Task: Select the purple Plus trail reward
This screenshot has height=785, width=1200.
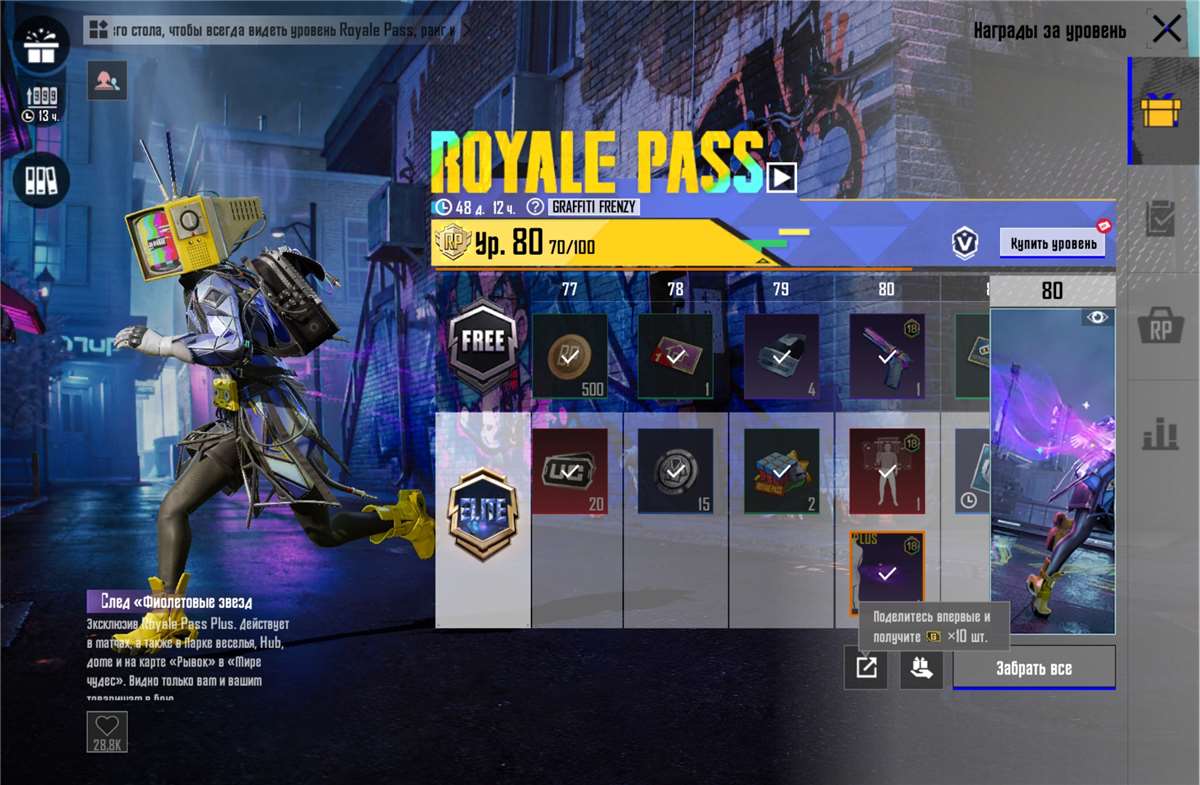Action: point(887,573)
